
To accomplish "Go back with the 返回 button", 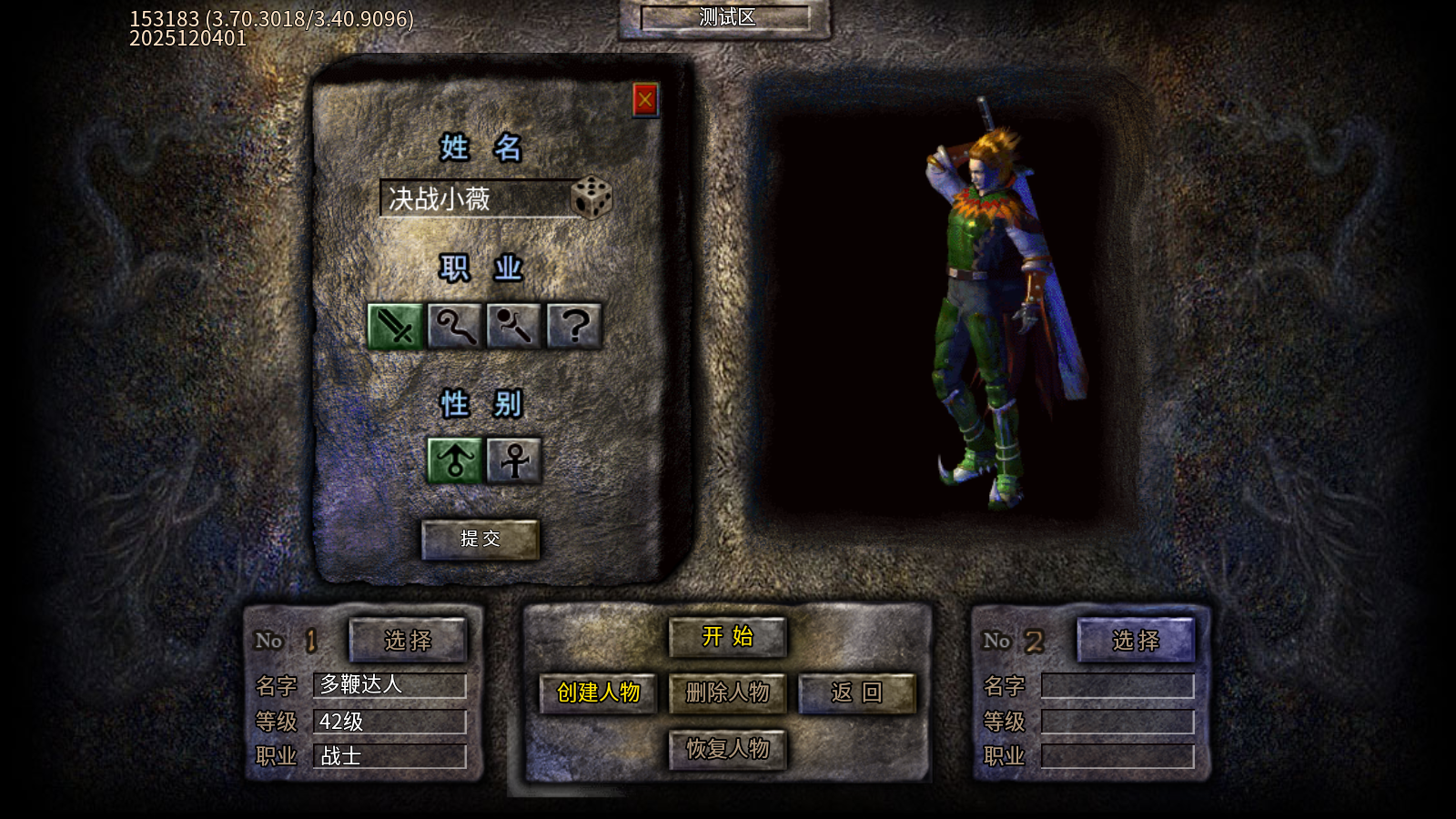I will point(856,693).
